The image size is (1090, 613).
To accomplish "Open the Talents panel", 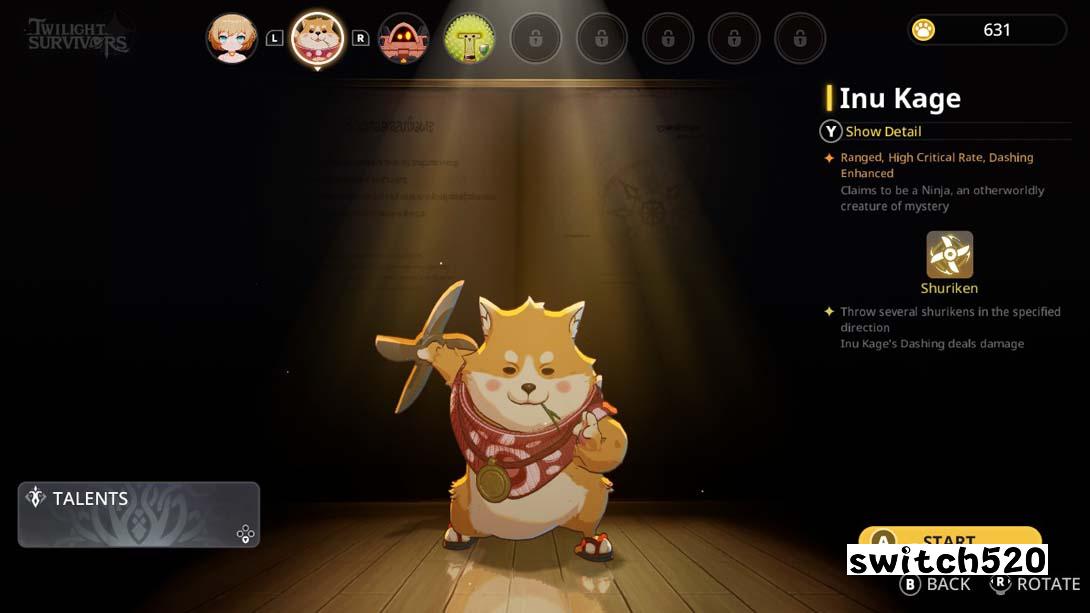I will 138,514.
